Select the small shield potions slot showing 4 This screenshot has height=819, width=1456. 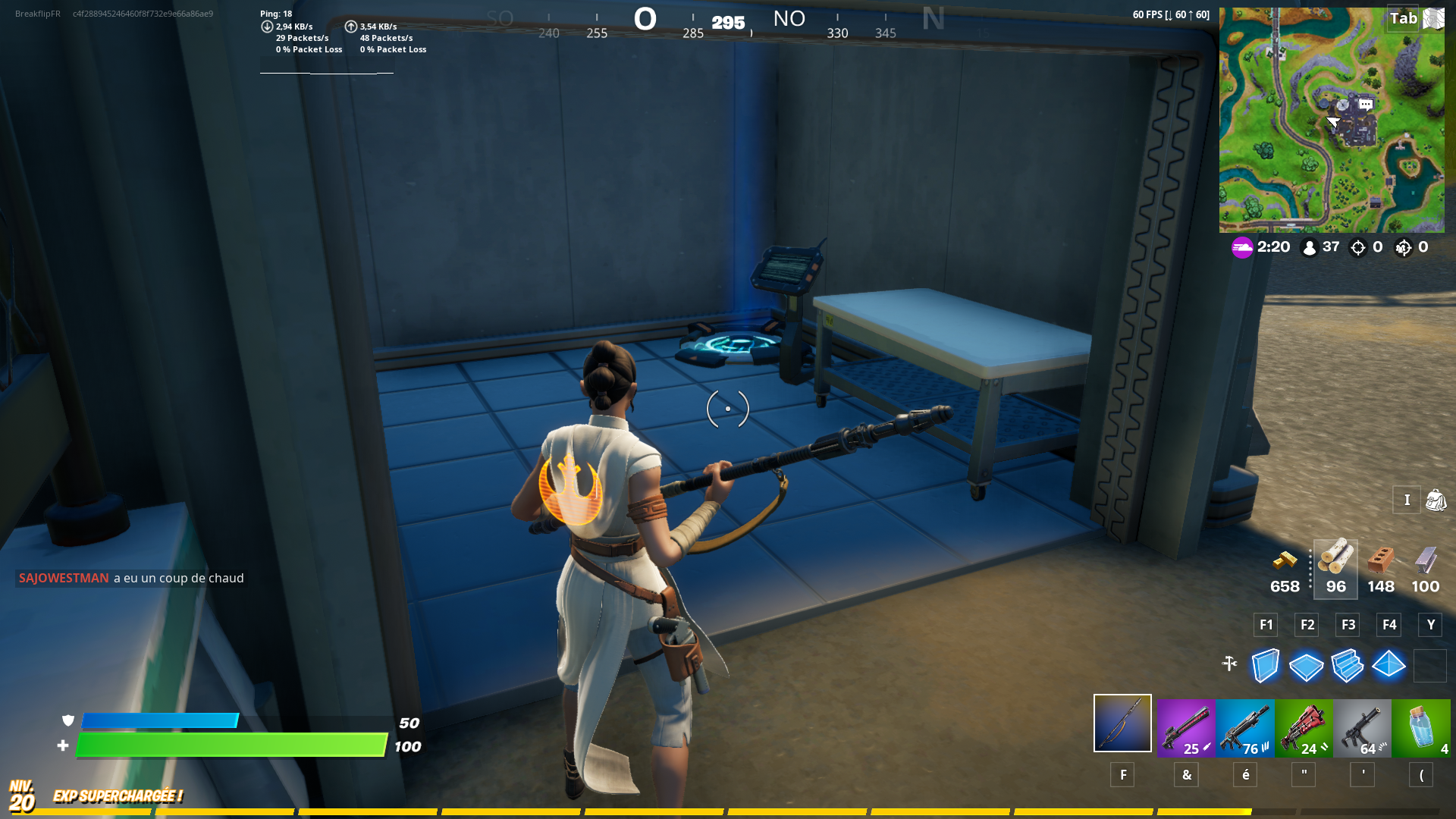1422,726
